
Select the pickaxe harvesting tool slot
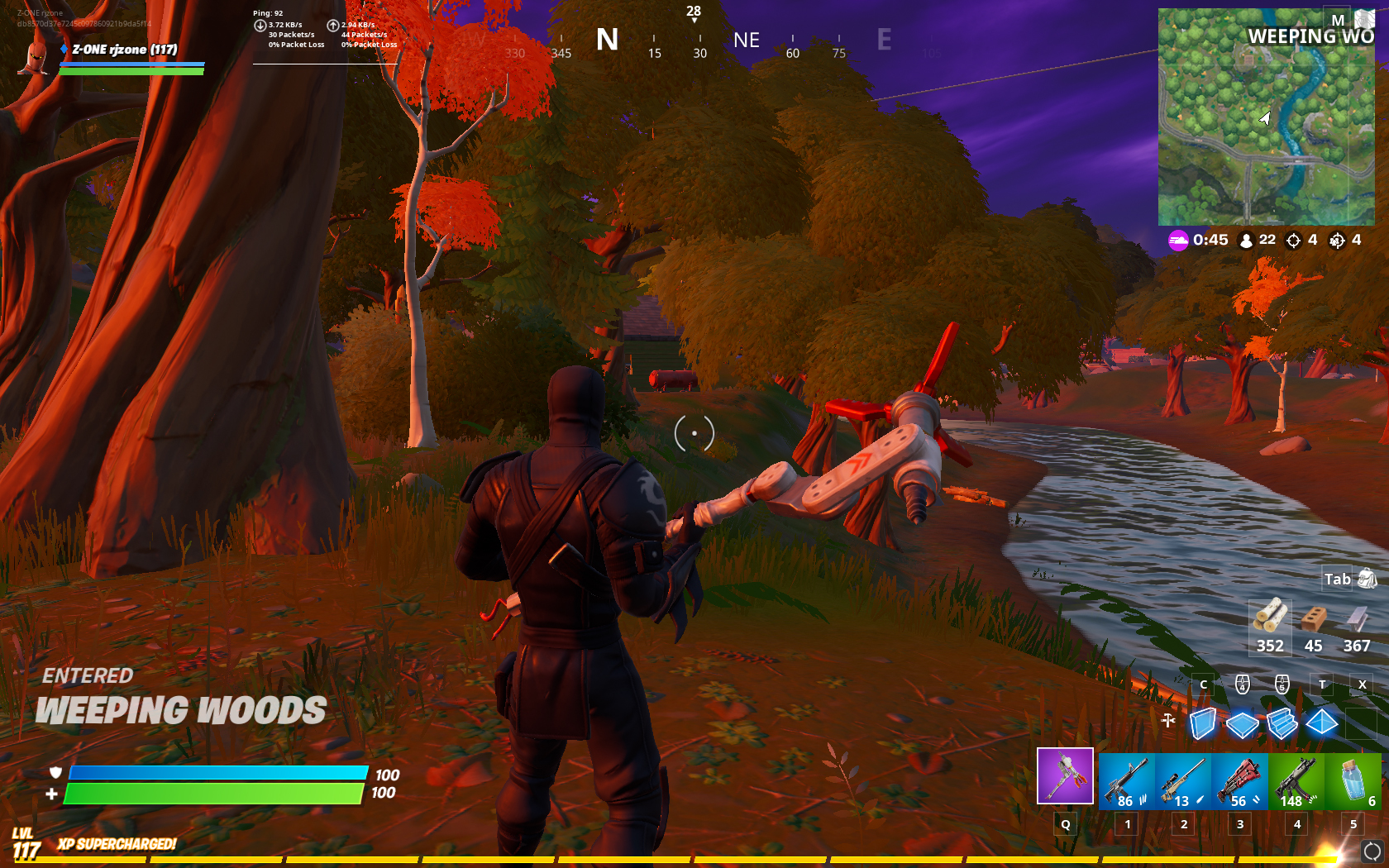(x=1065, y=775)
